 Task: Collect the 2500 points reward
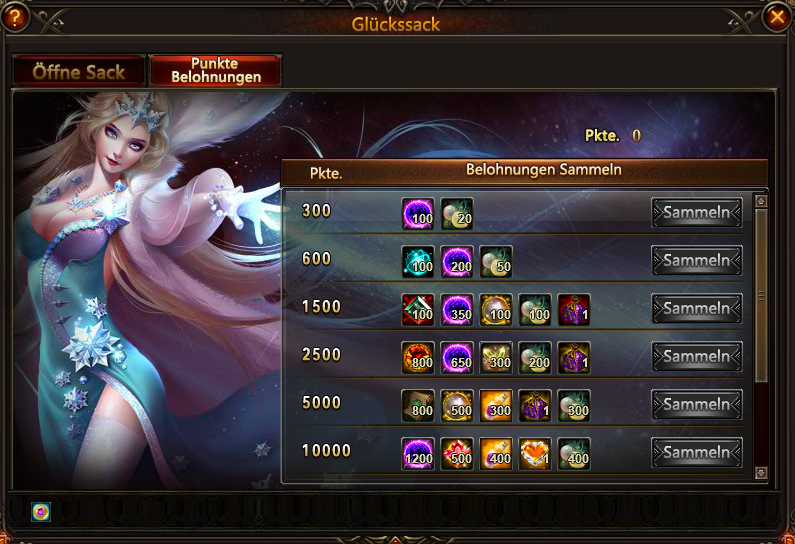pyautogui.click(x=697, y=357)
